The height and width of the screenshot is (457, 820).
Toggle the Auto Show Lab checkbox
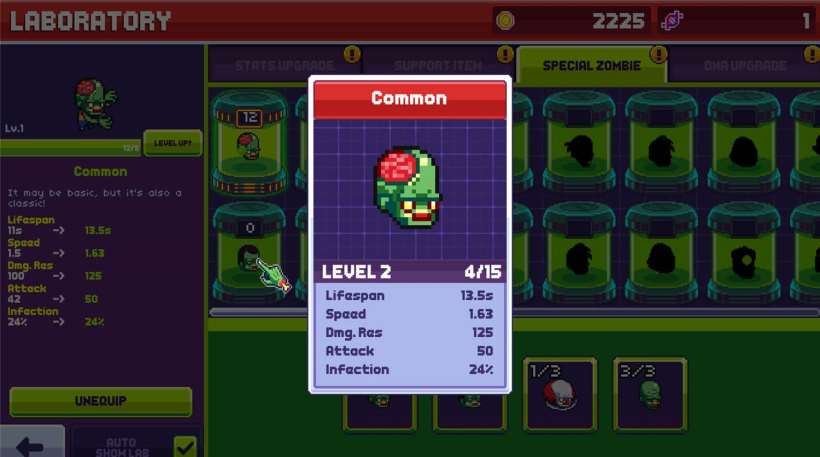pyautogui.click(x=185, y=446)
